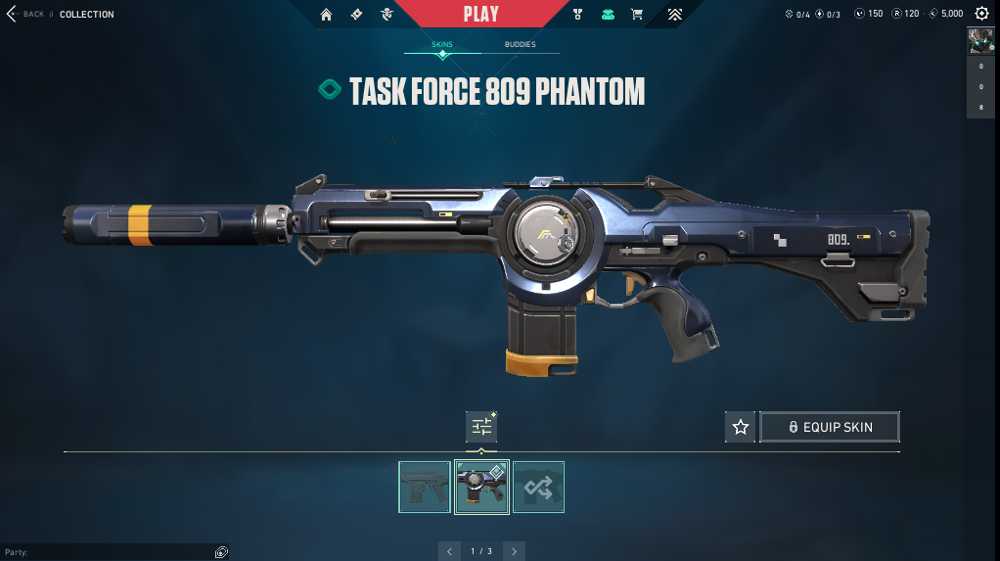The width and height of the screenshot is (1000, 561).
Task: Favorite this skin with the star
Action: [x=740, y=427]
